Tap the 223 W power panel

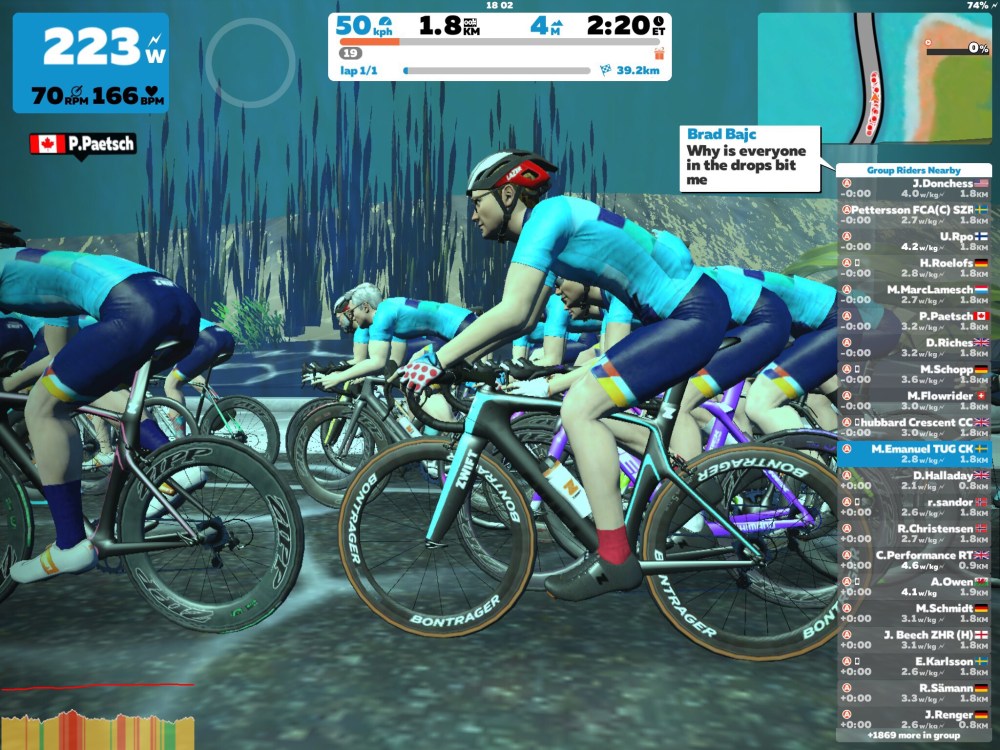tap(90, 62)
